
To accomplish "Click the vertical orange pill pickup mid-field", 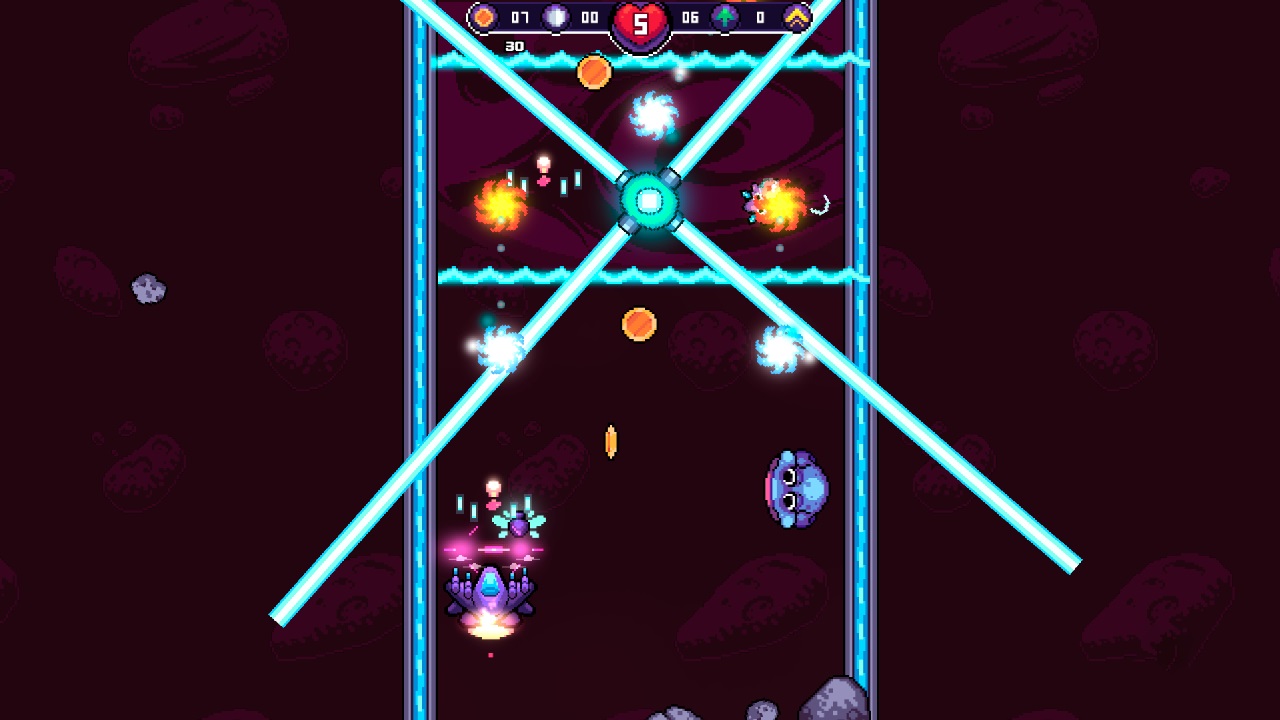I will 609,440.
